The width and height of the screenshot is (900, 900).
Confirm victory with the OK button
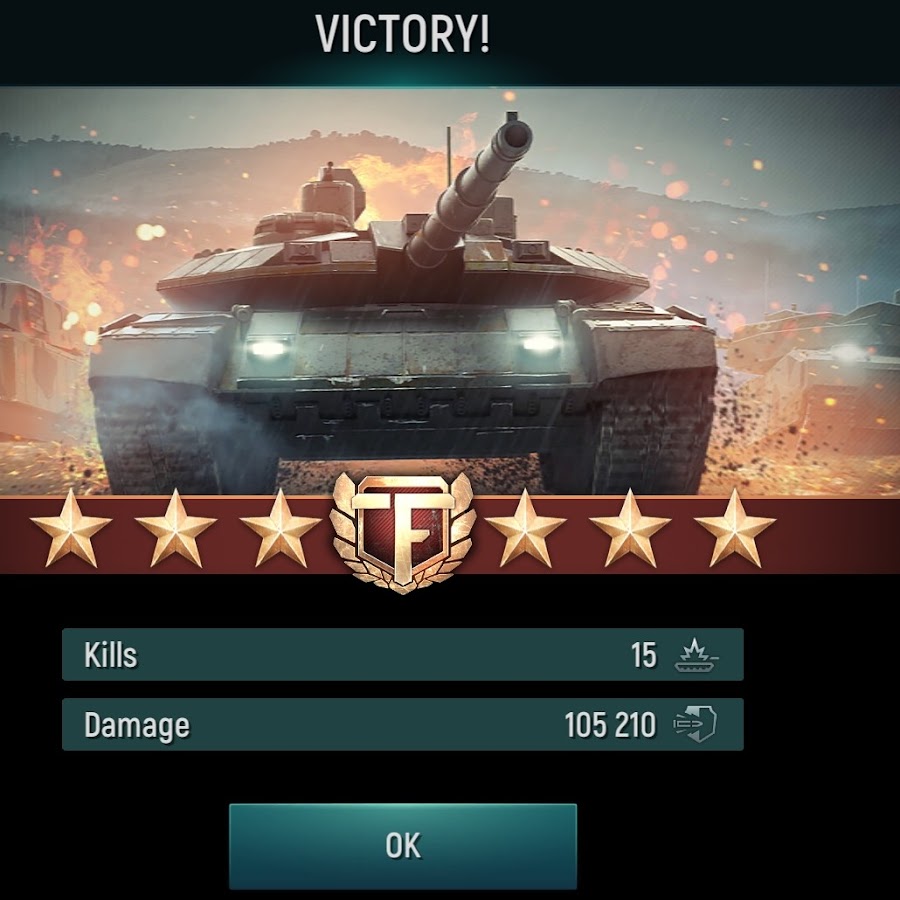click(403, 846)
